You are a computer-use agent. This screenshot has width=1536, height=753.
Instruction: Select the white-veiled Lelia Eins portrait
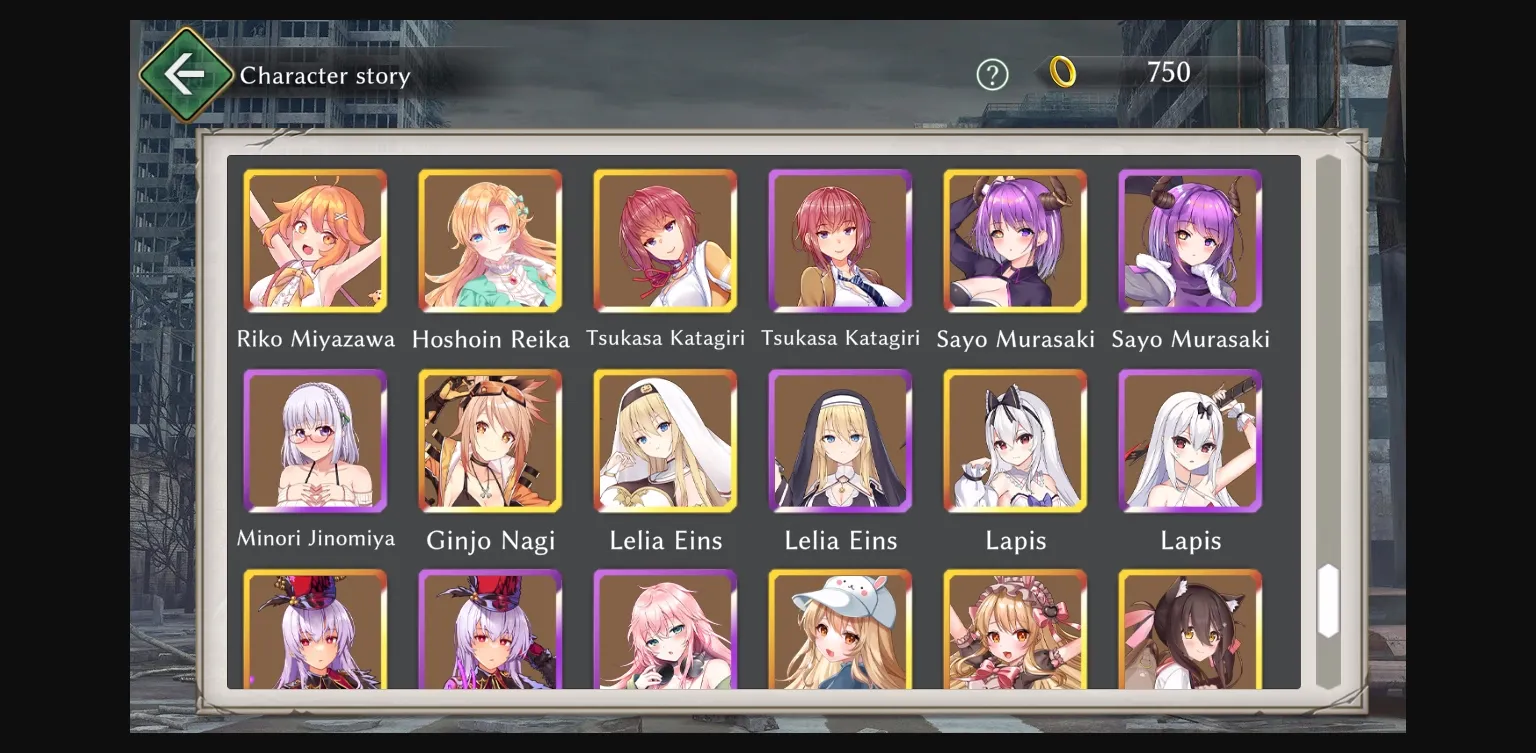pos(665,442)
